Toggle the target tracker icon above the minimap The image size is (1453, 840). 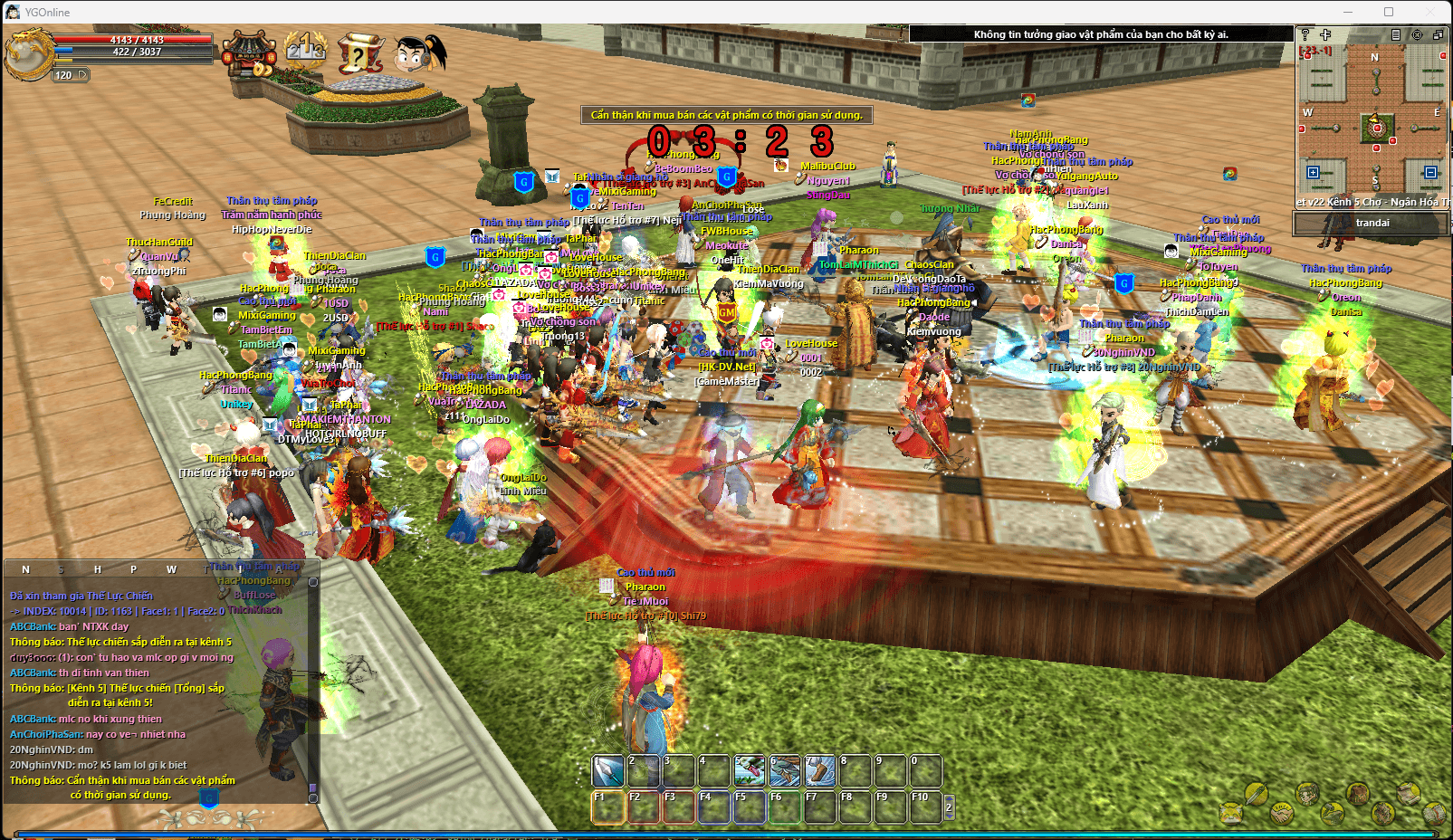(x=1418, y=35)
